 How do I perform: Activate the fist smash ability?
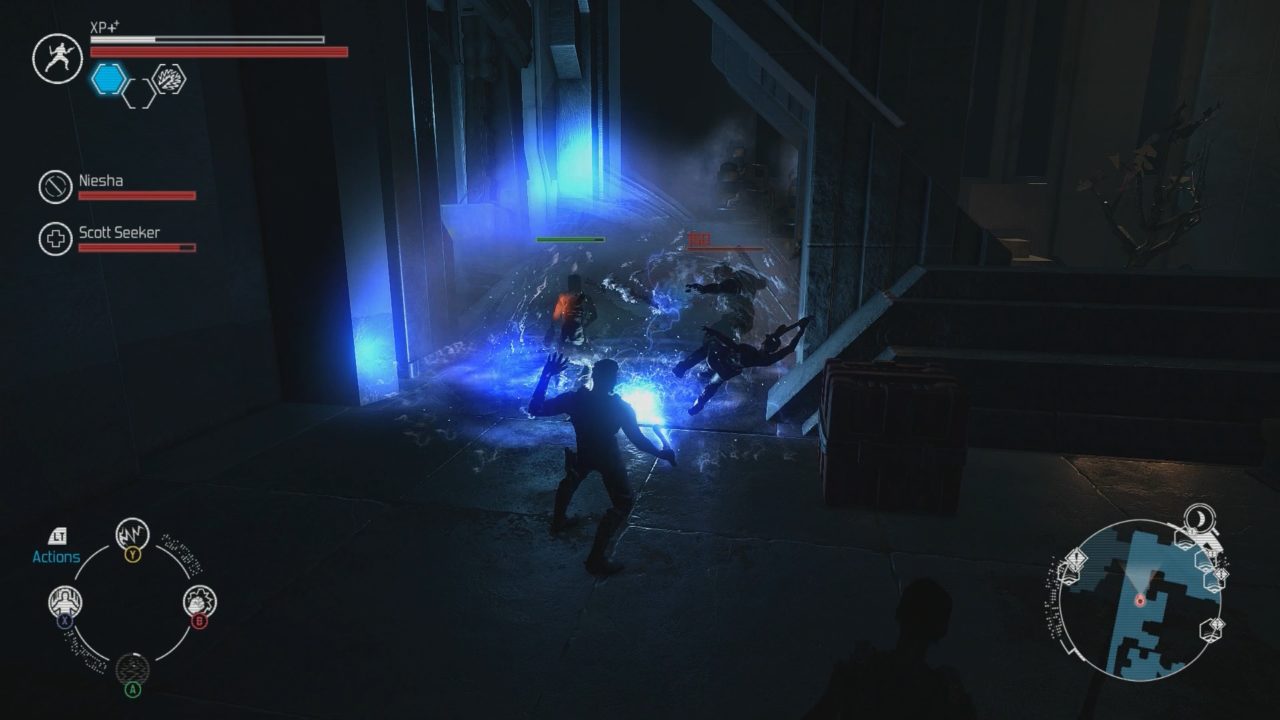[199, 602]
